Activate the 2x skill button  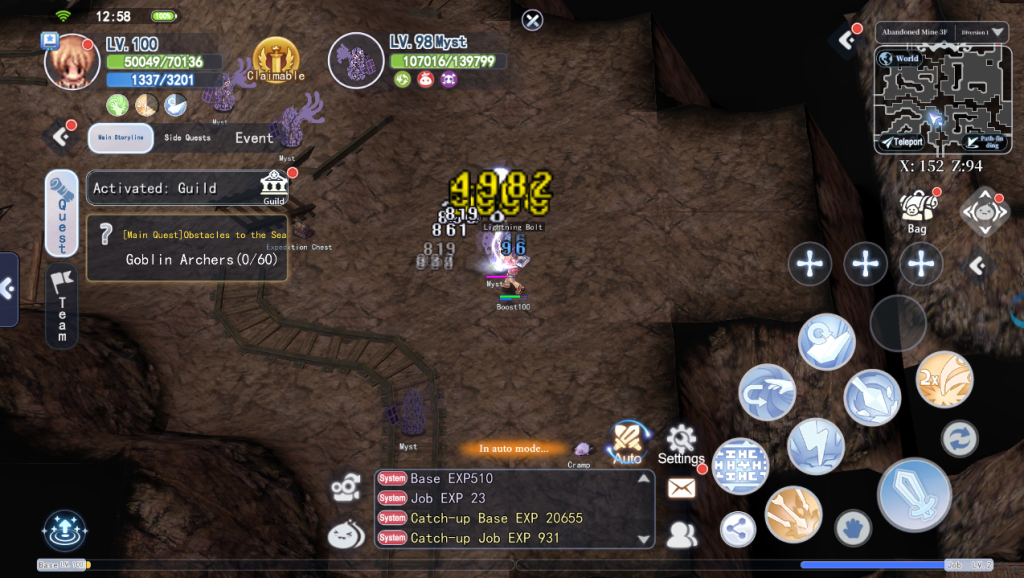tap(943, 380)
